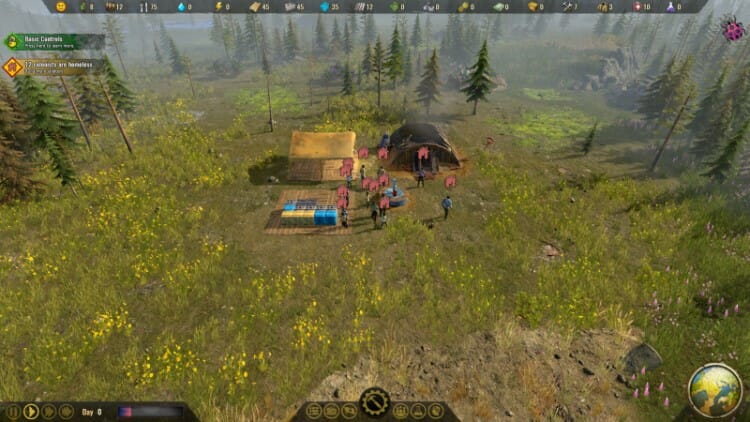Click the smiley face happiness icon
Viewport: 750px width, 422px height.
click(61, 6)
